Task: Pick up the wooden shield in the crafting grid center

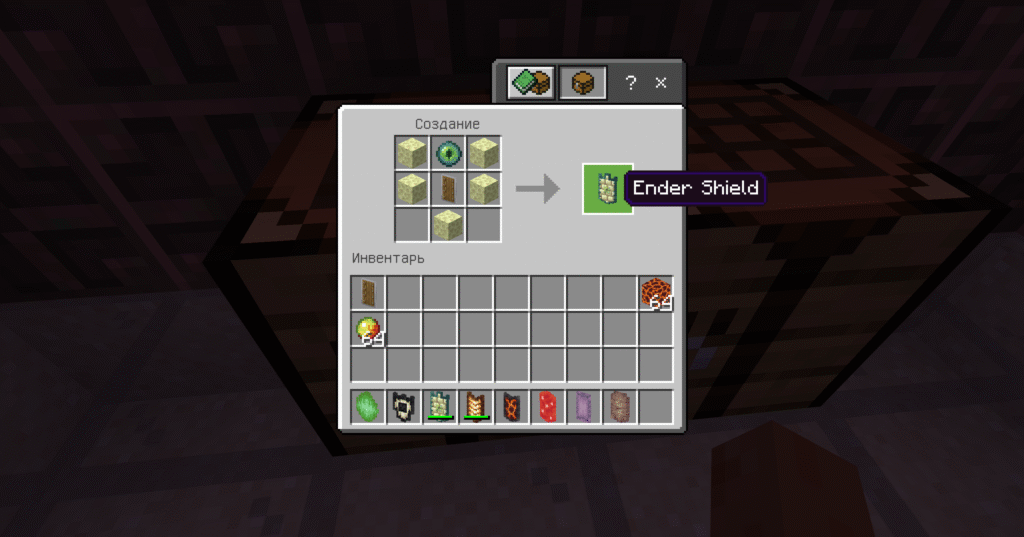Action: coord(447,188)
